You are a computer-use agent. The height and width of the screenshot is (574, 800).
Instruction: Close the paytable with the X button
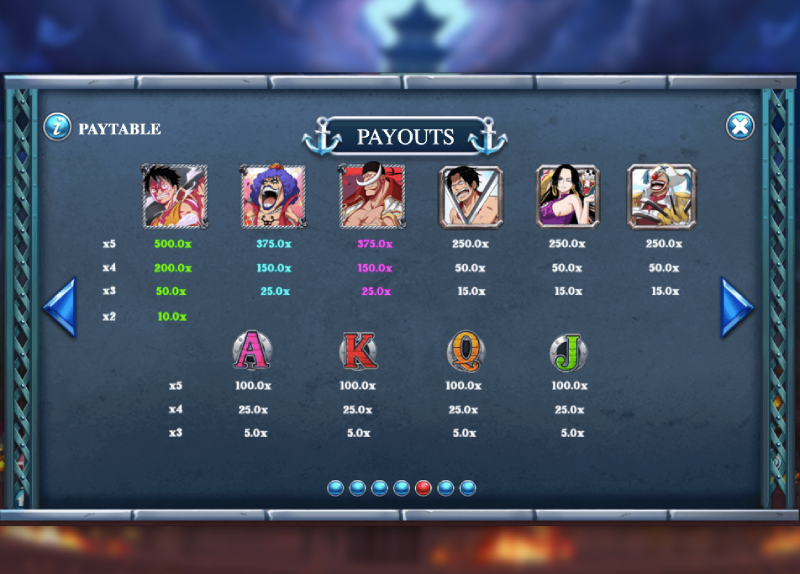click(x=739, y=126)
